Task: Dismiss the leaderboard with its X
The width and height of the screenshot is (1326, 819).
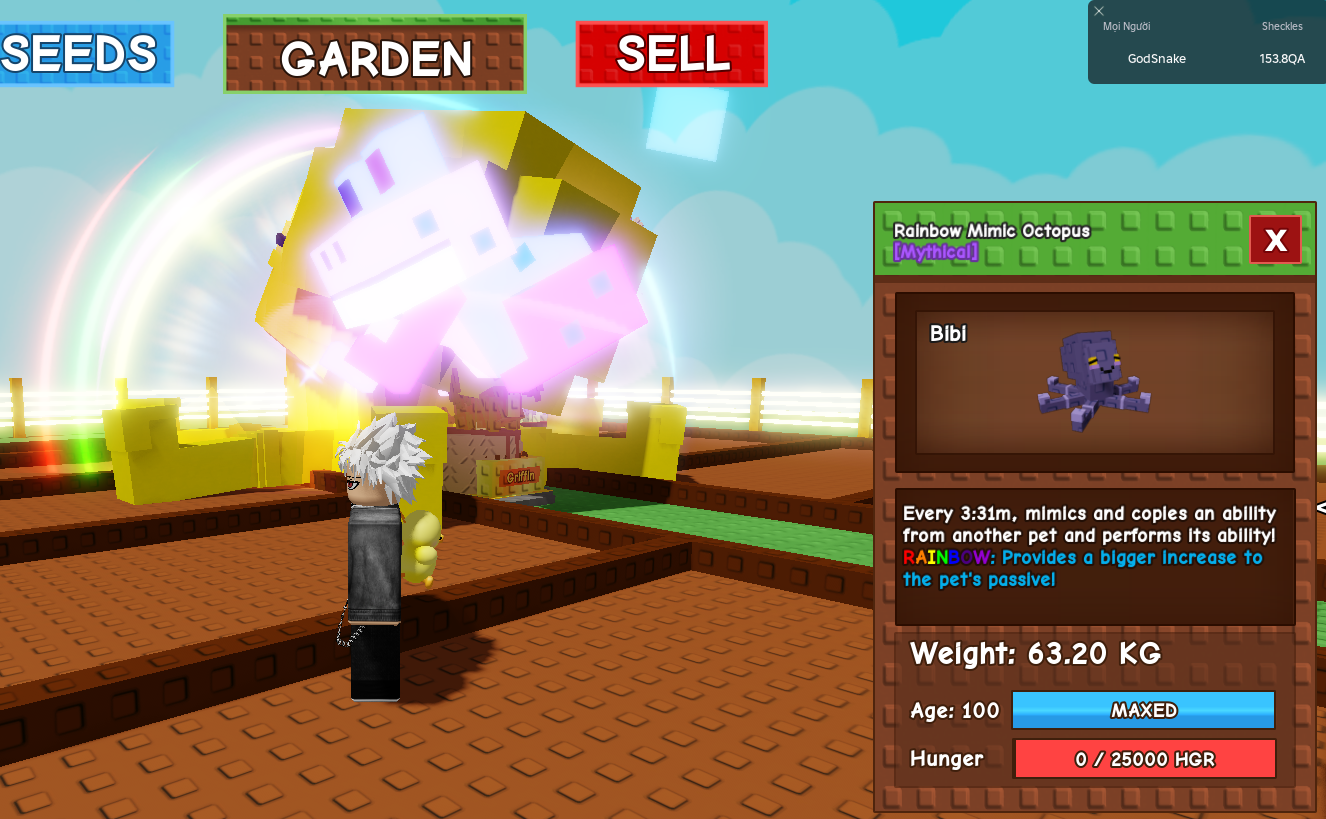Action: [x=1099, y=11]
